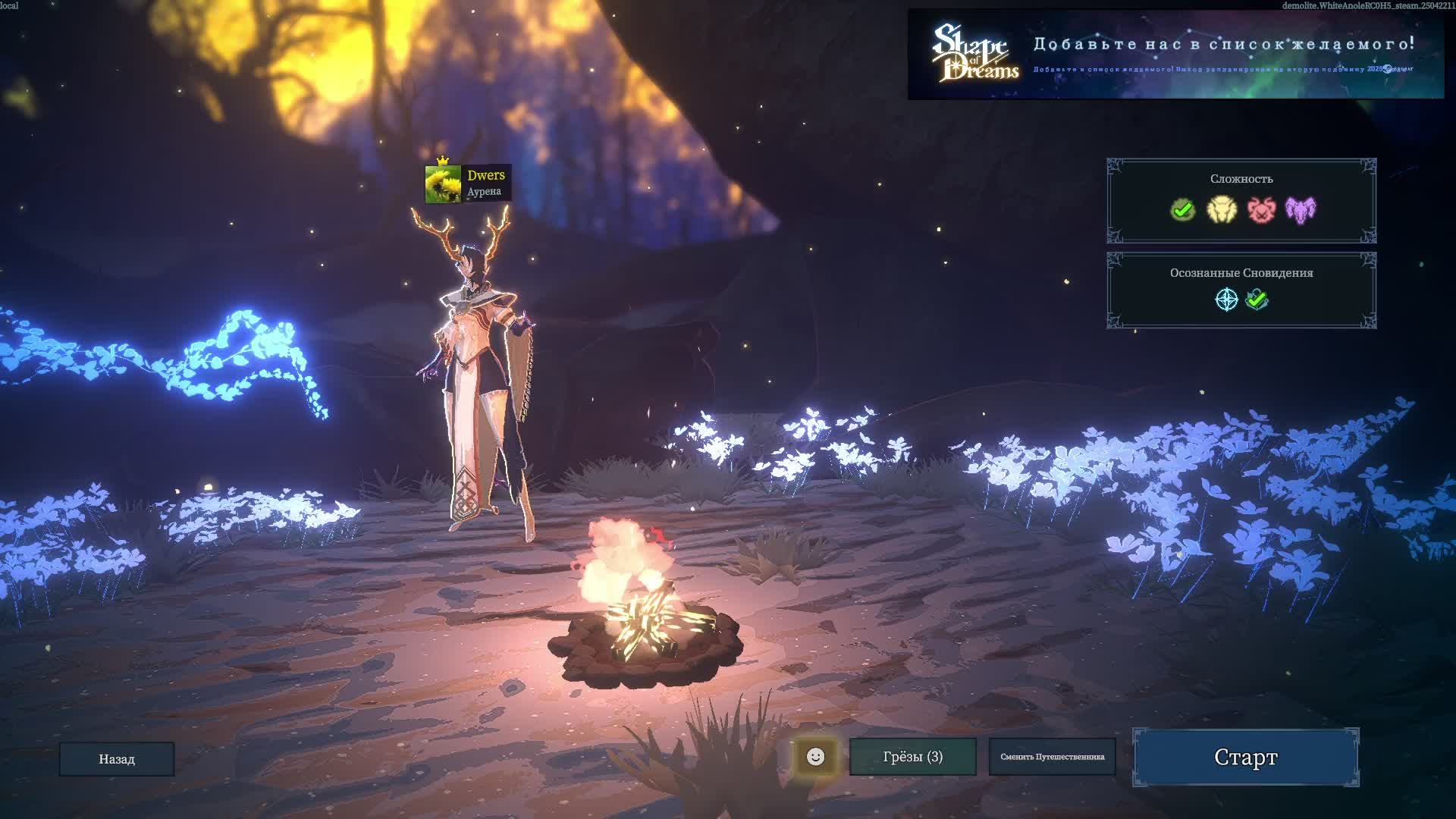Toggle the green checkmarked lucid dream icon
The image size is (1456, 819).
(1257, 300)
